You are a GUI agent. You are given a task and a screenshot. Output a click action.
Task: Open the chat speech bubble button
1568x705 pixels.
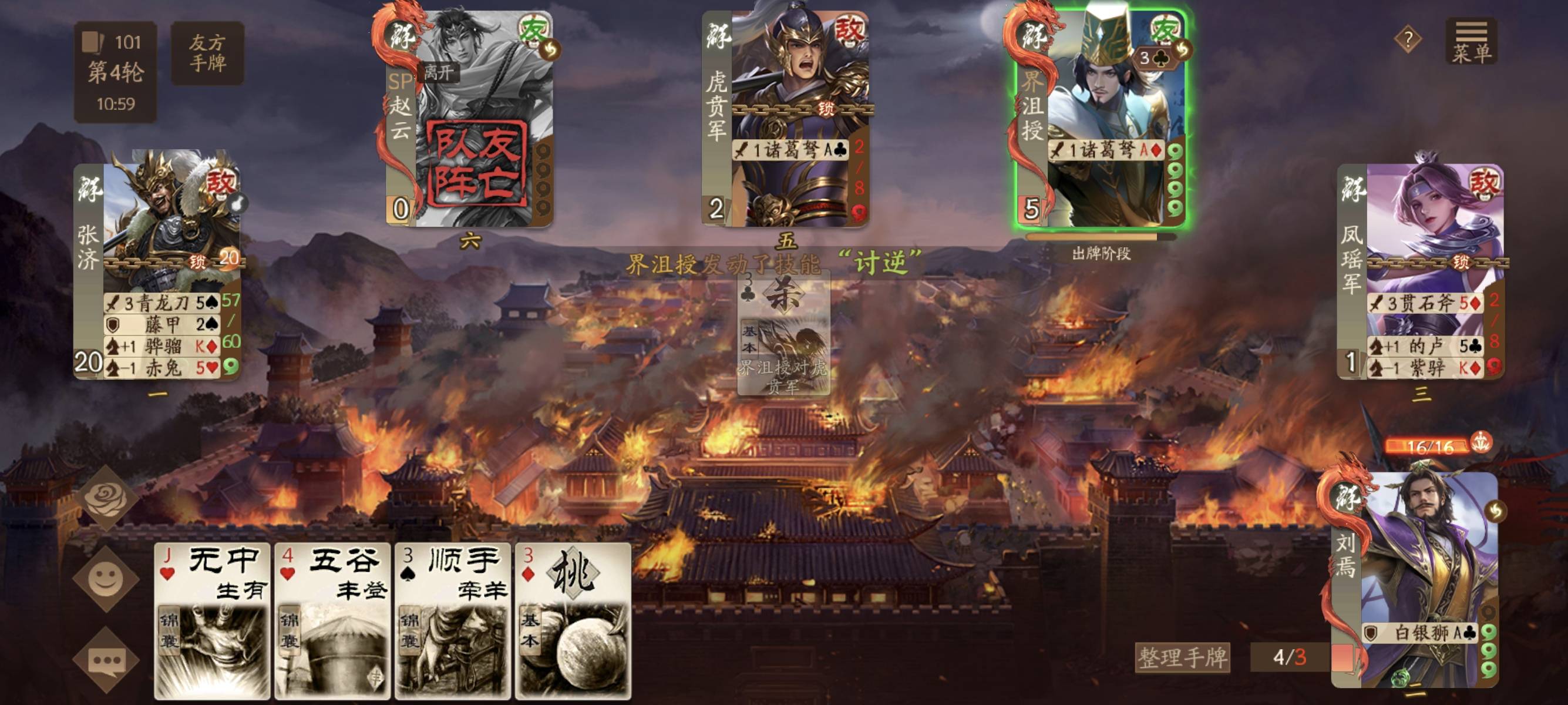[x=105, y=660]
